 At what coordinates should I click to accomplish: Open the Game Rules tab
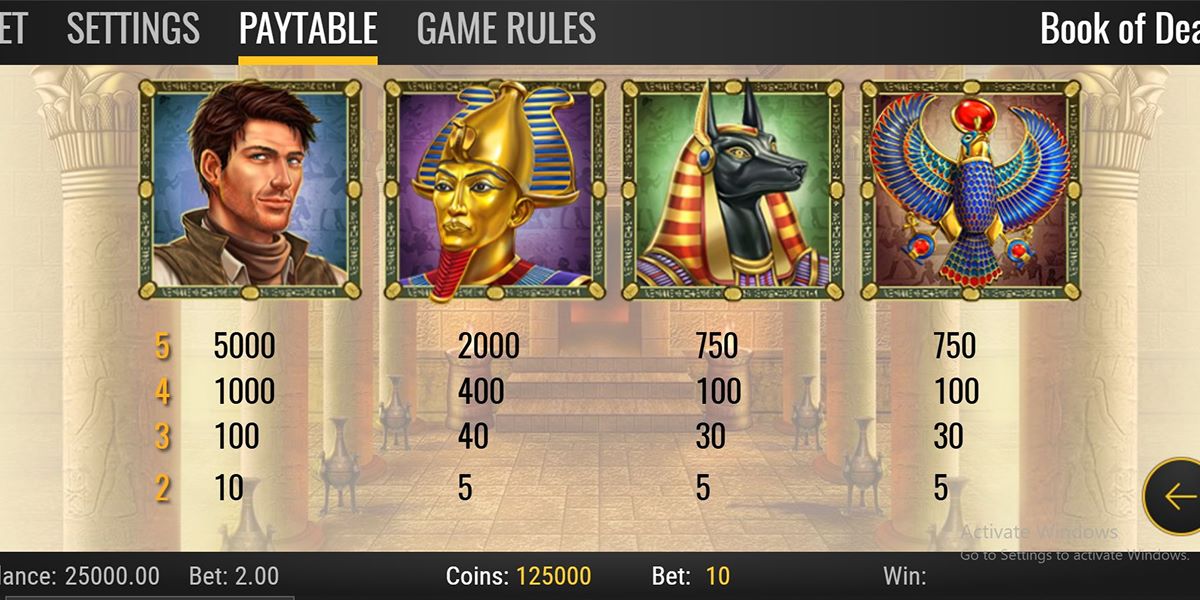click(506, 28)
